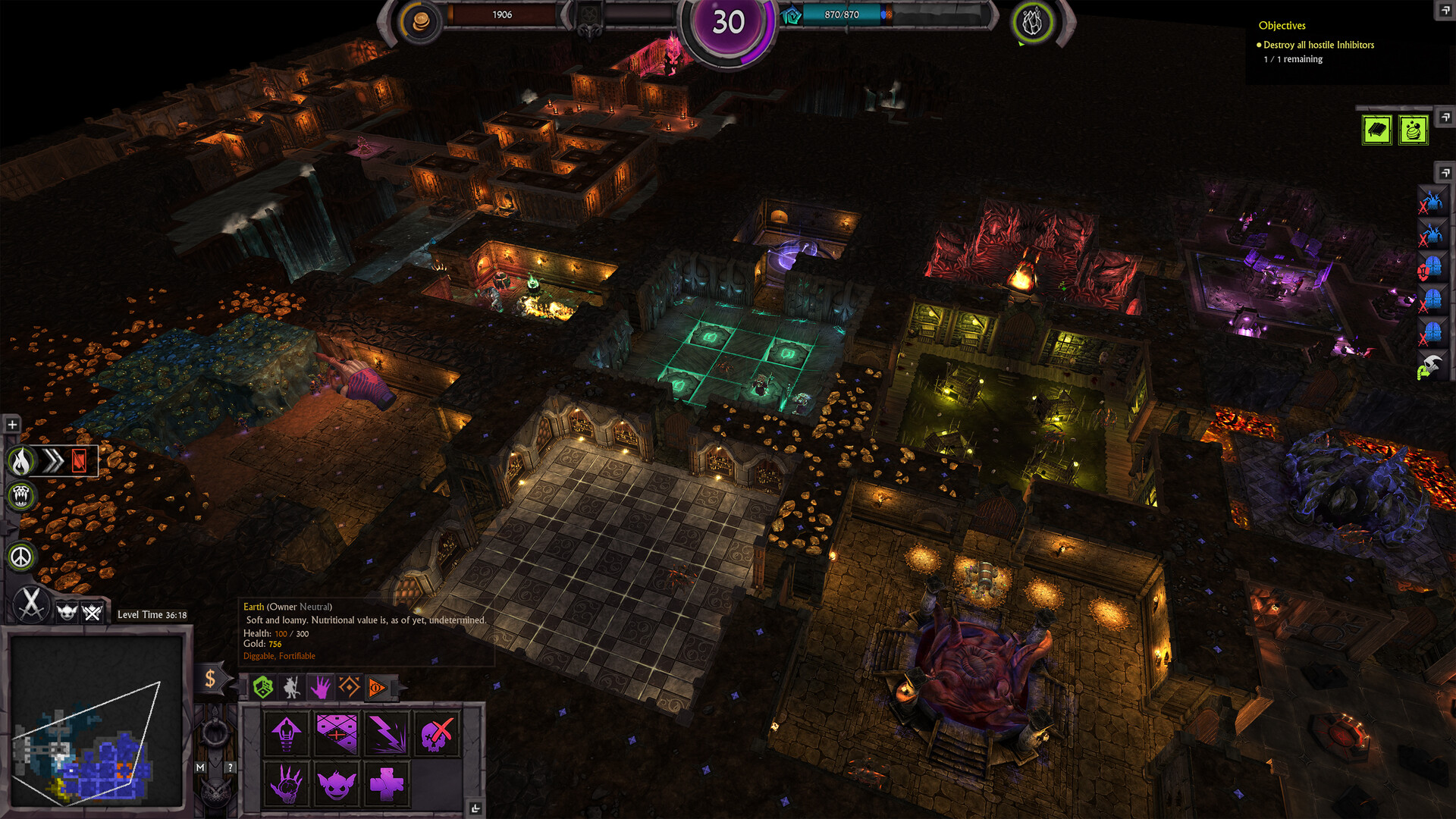The image size is (1456, 819).
Task: Open the green book notification
Action: 1376,130
